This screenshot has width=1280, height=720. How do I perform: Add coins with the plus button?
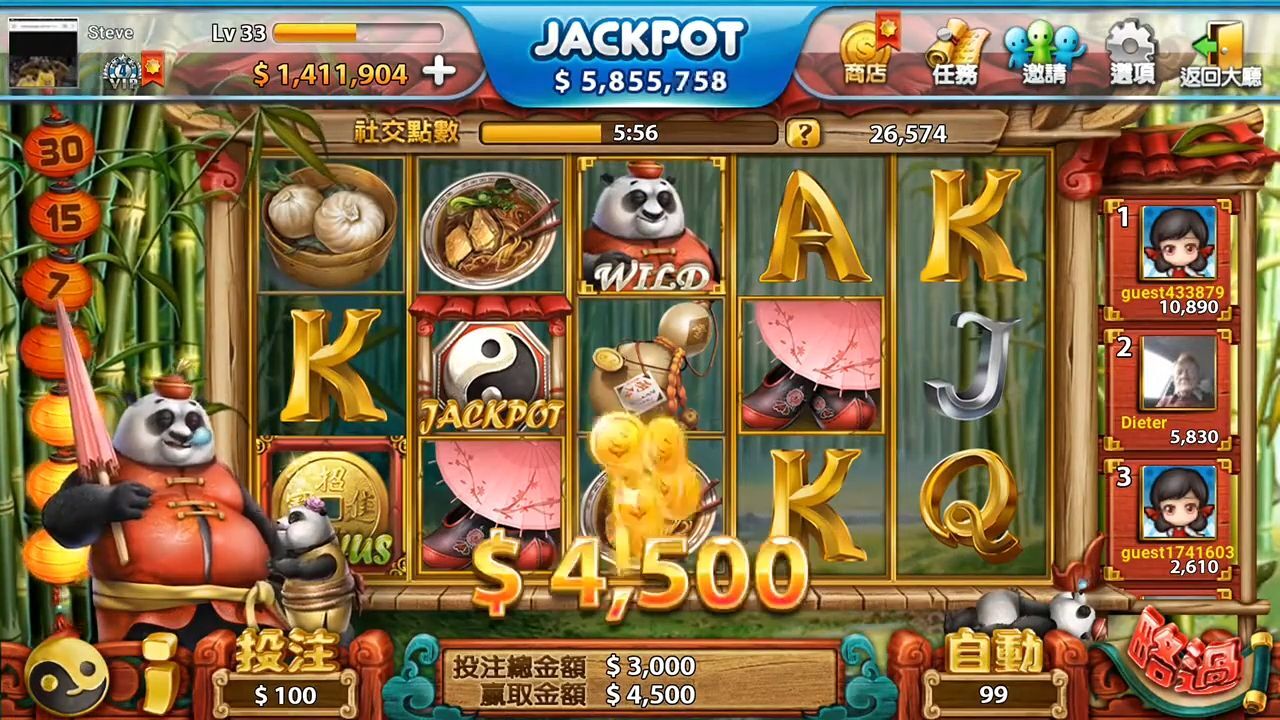(x=439, y=72)
